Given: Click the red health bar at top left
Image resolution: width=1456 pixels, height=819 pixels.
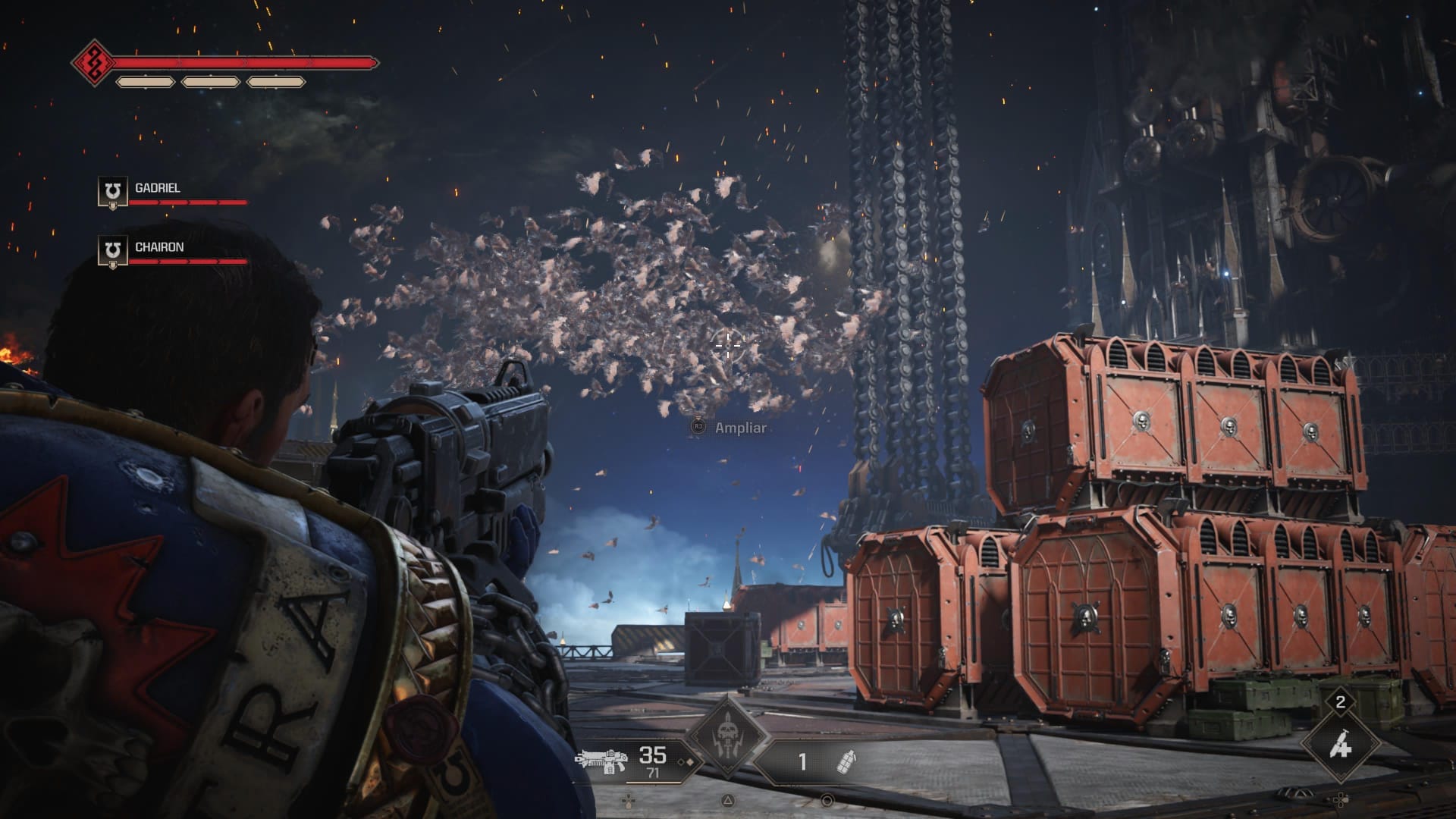Looking at the screenshot, I should (243, 61).
